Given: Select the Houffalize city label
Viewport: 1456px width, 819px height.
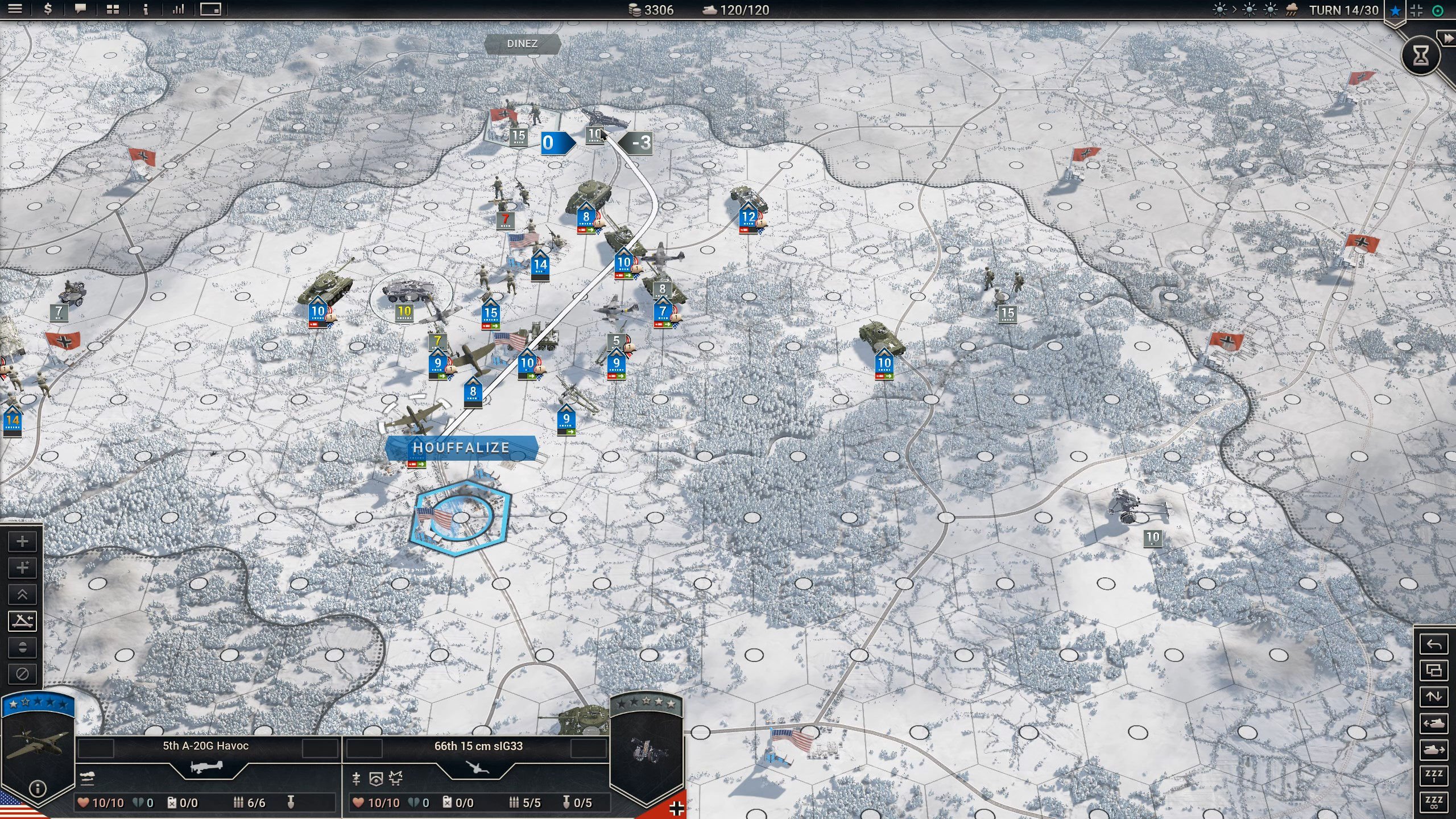Looking at the screenshot, I should click(x=461, y=448).
